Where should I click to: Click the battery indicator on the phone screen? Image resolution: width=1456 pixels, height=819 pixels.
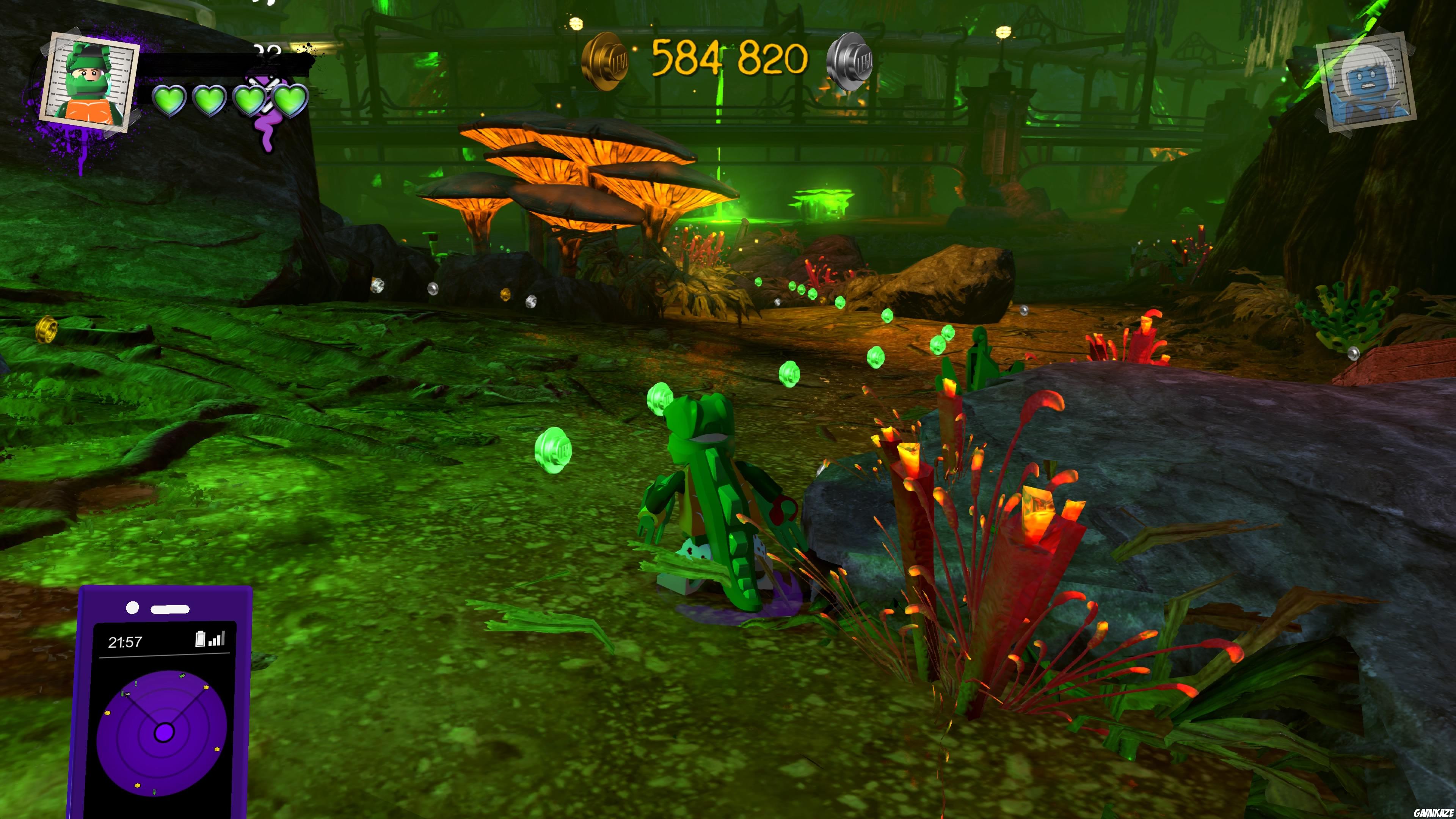pos(200,639)
